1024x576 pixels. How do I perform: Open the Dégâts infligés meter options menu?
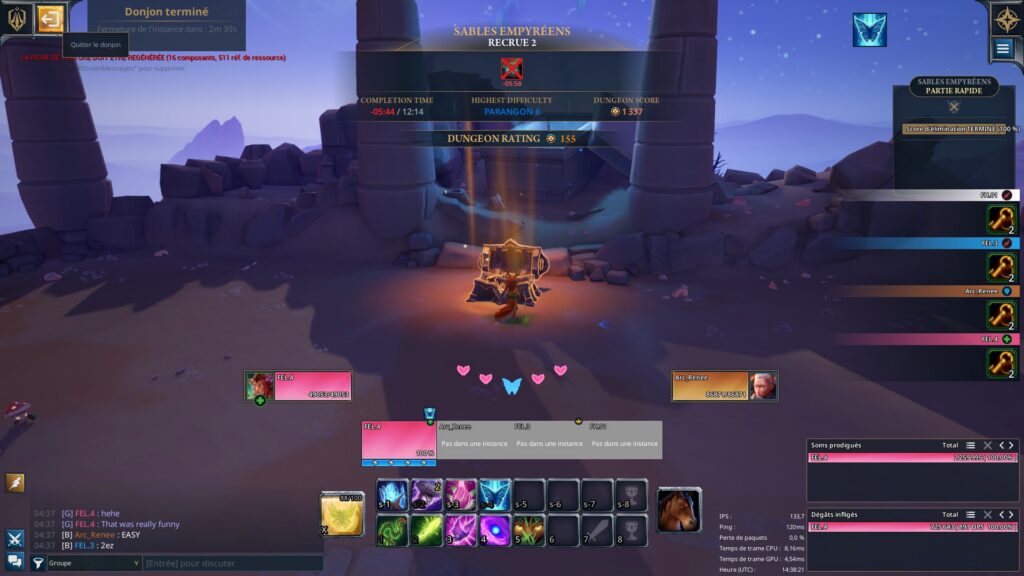[x=969, y=515]
